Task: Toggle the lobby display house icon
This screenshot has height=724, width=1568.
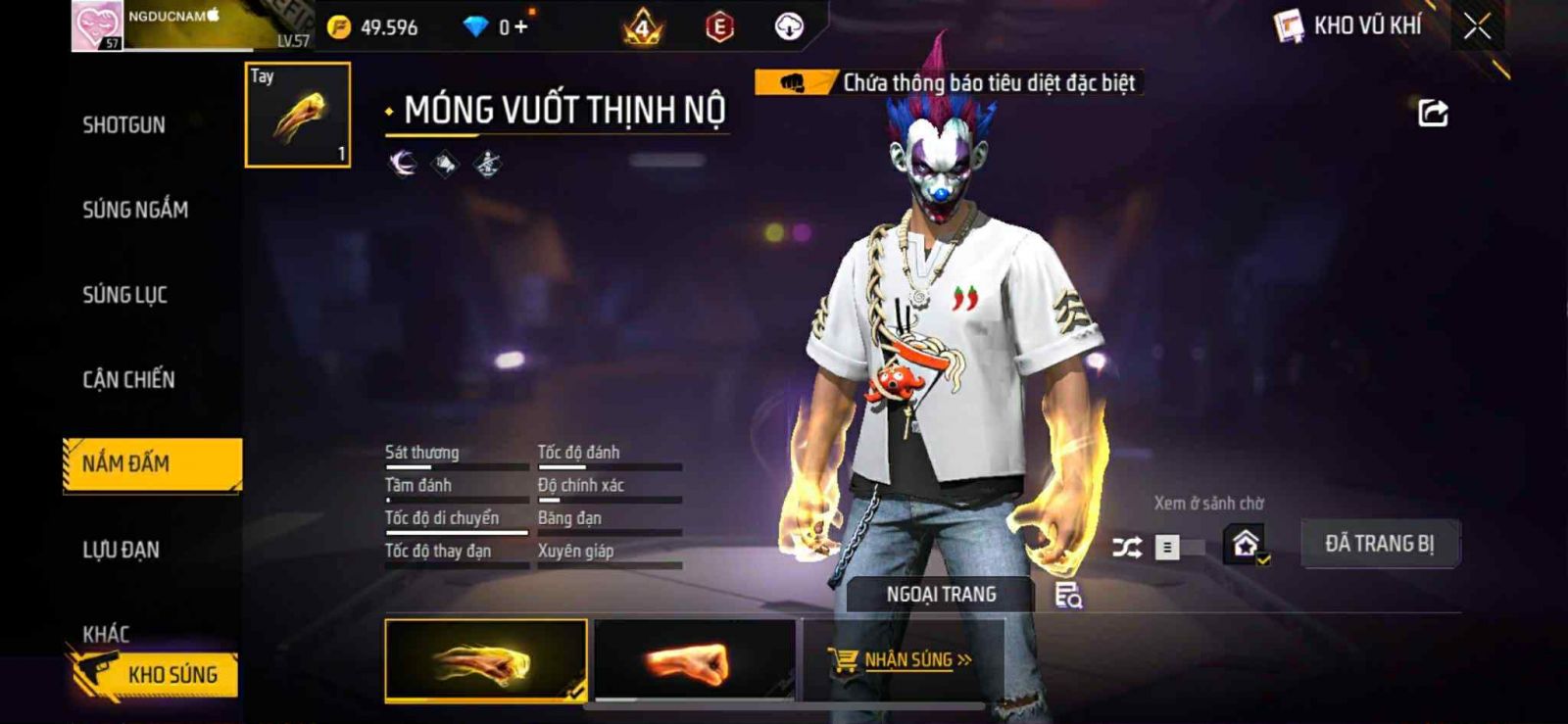Action: tap(1246, 543)
